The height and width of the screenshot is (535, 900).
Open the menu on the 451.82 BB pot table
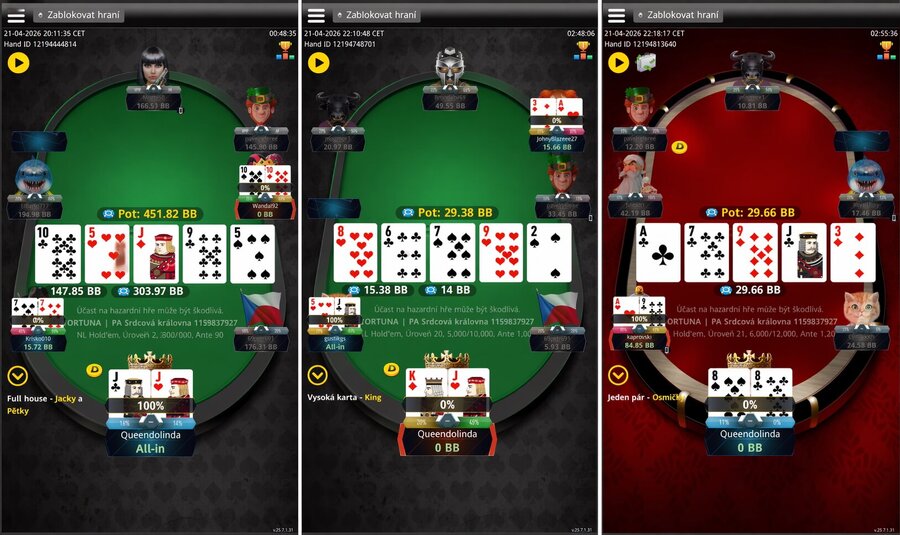pos(16,15)
